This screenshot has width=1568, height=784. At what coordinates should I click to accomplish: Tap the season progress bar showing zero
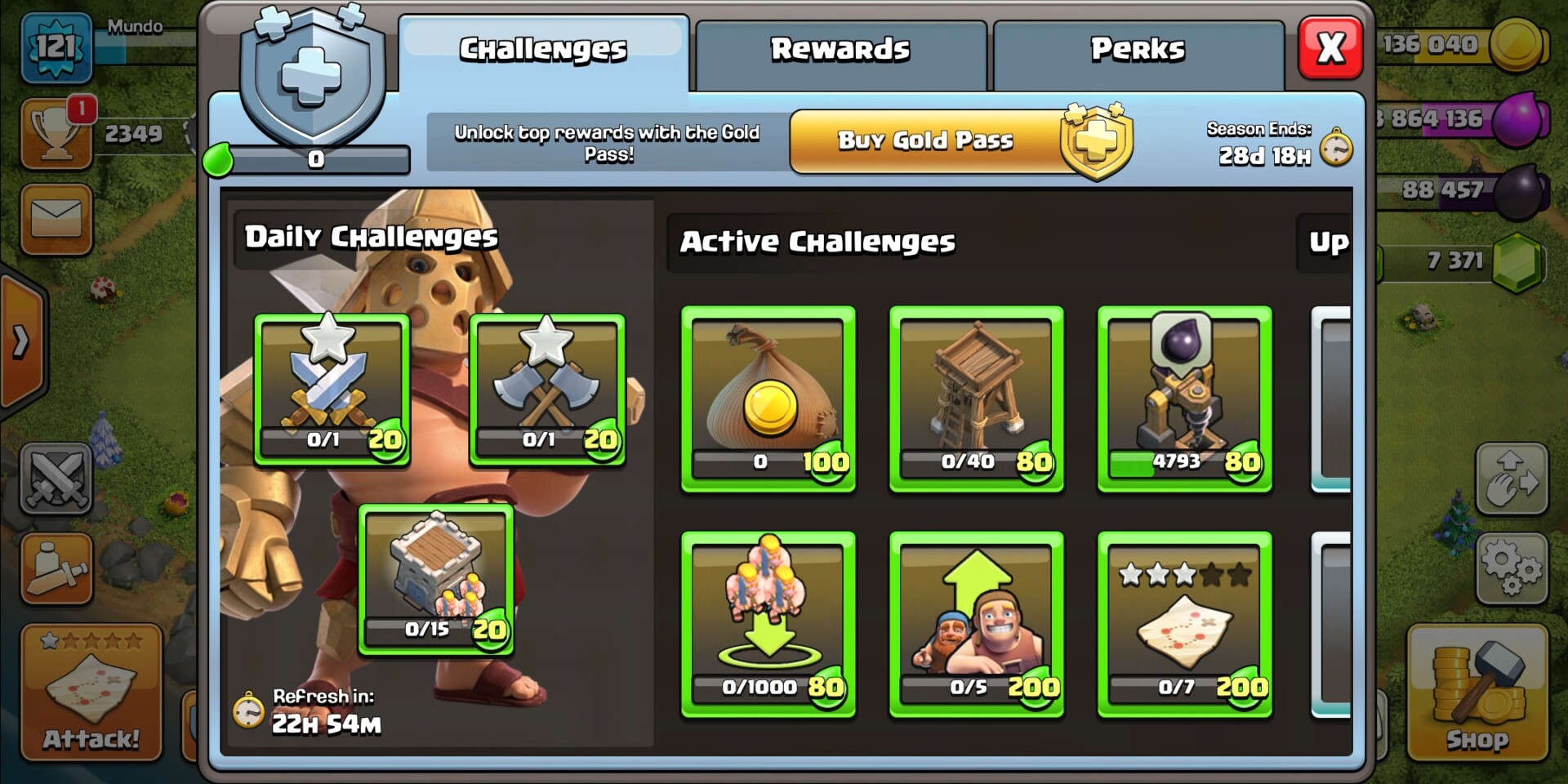pos(314,160)
